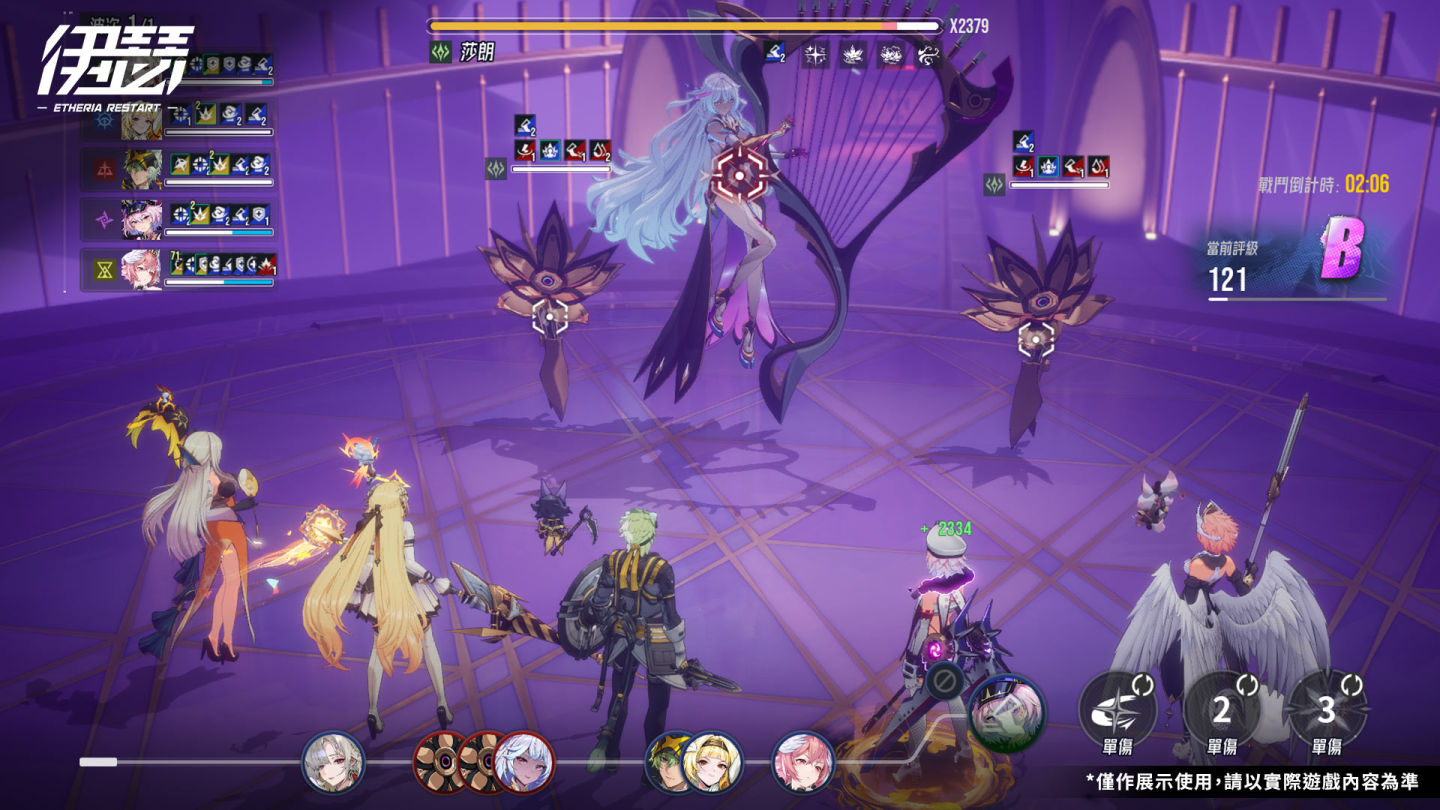This screenshot has width=1440, height=810.
Task: Select the green-haired hero on the turn order bar
Action: pyautogui.click(x=671, y=762)
